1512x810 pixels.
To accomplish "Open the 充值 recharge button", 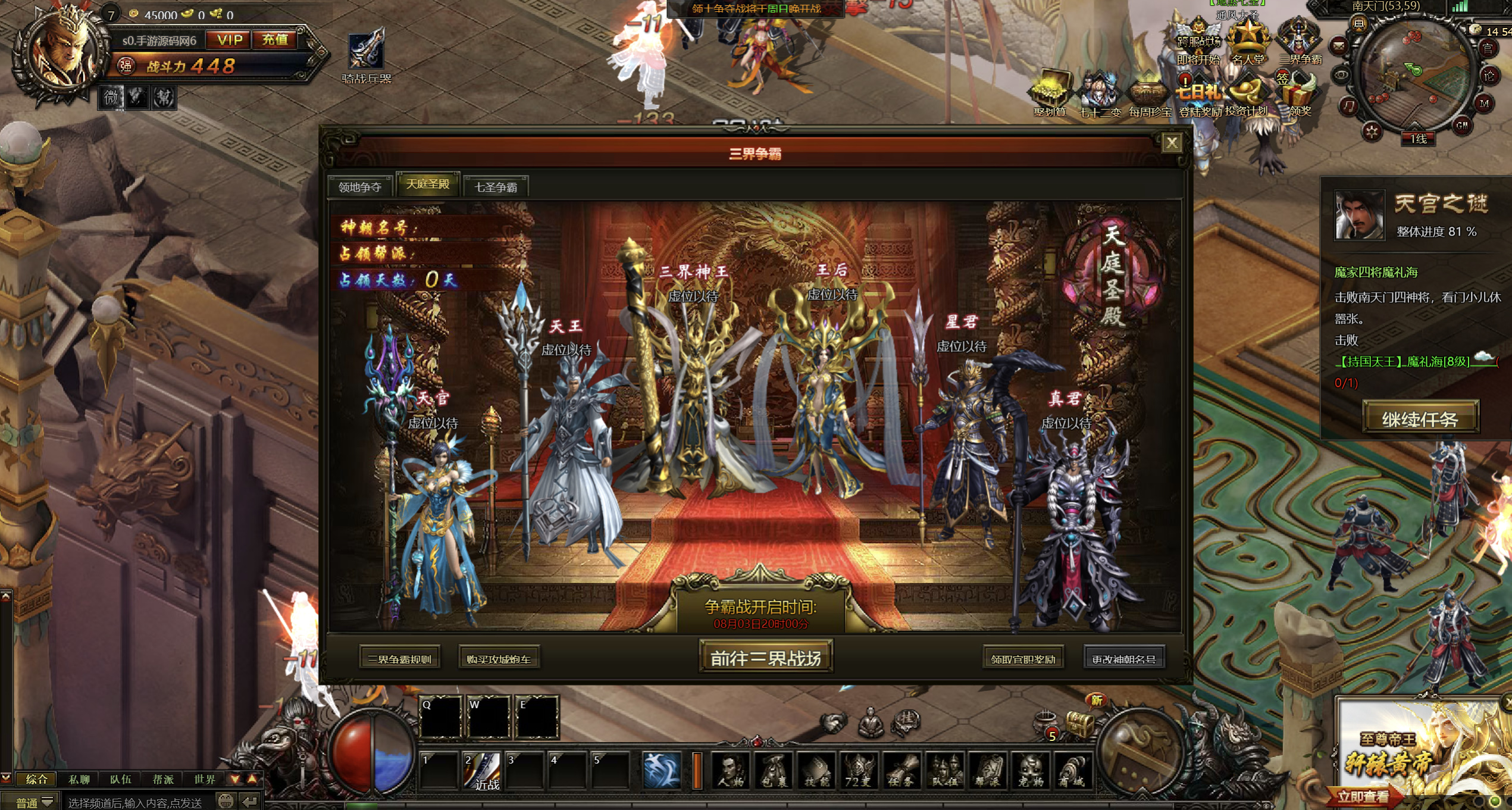I will click(275, 40).
